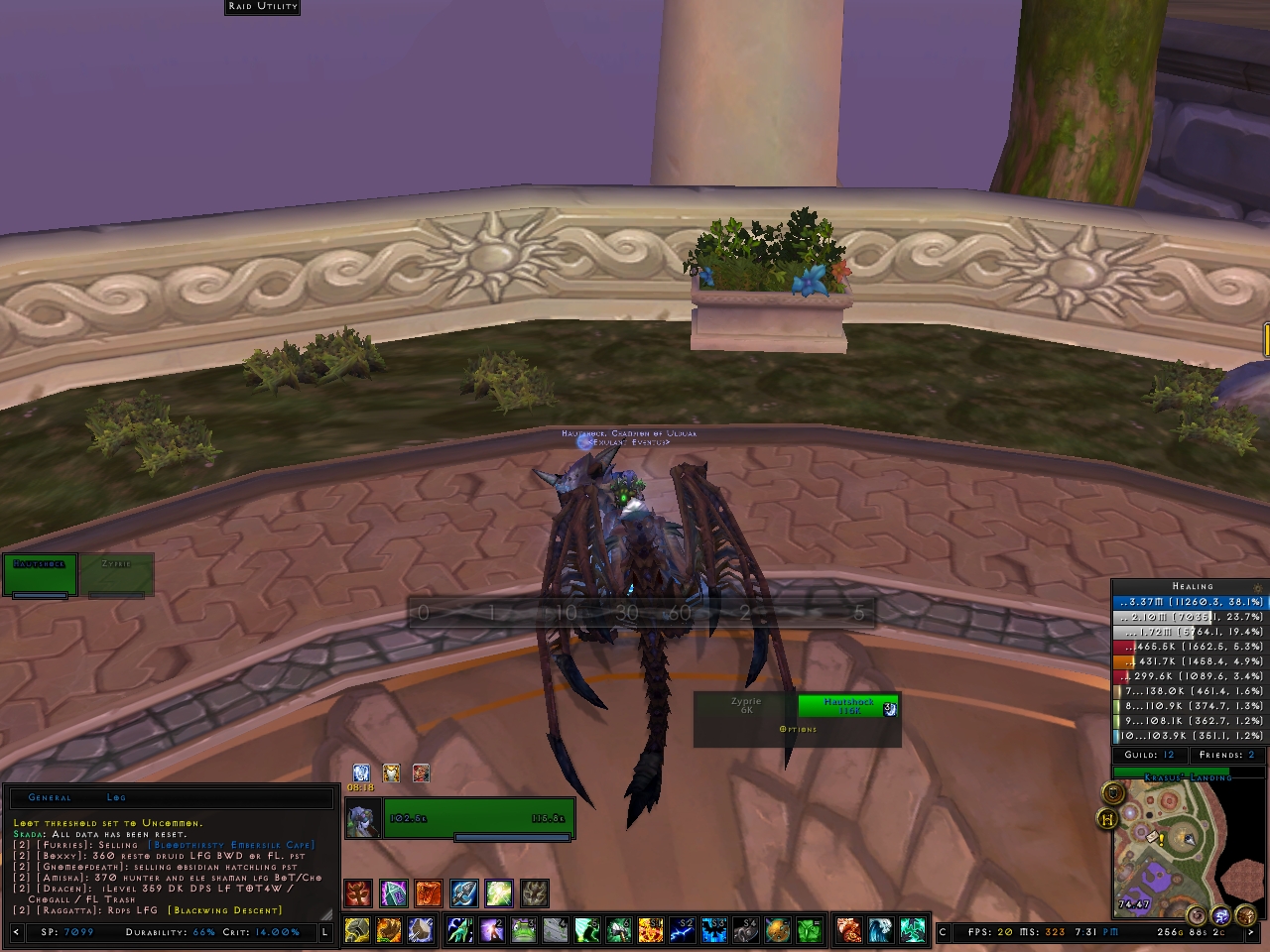This screenshot has height=952, width=1270.
Task: Expand the left arrow on the SP stats bar
Action: pyautogui.click(x=16, y=932)
